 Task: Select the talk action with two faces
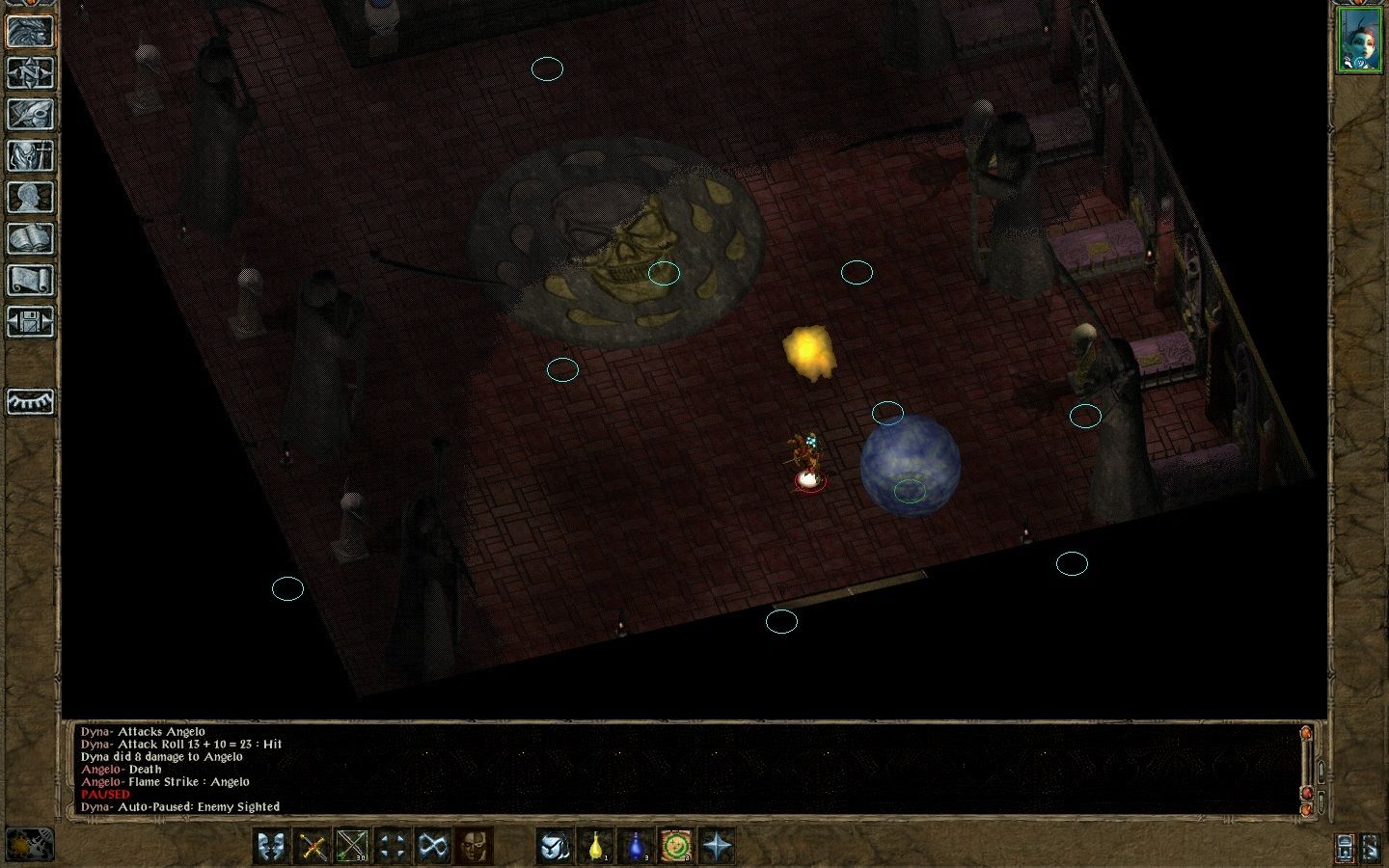pyautogui.click(x=273, y=847)
